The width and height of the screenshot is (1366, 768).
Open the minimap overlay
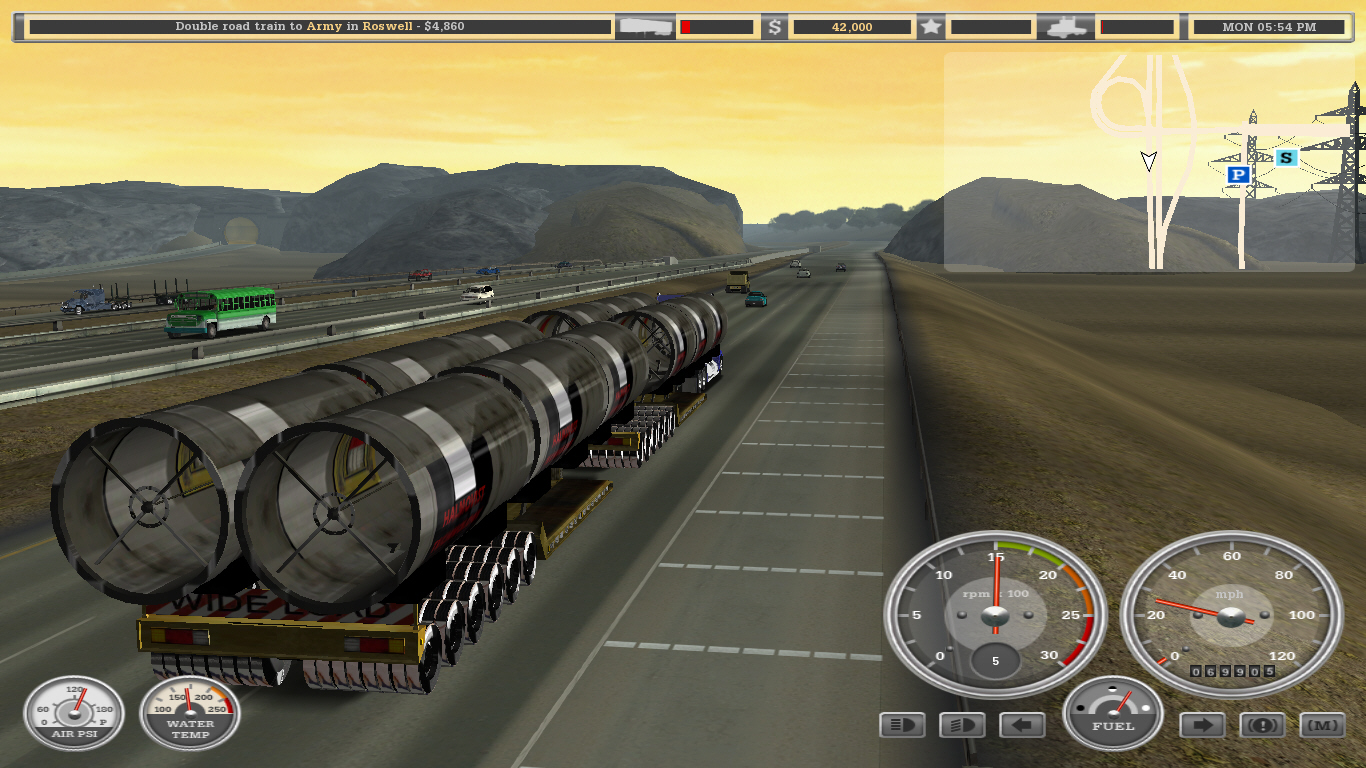pyautogui.click(x=1150, y=161)
